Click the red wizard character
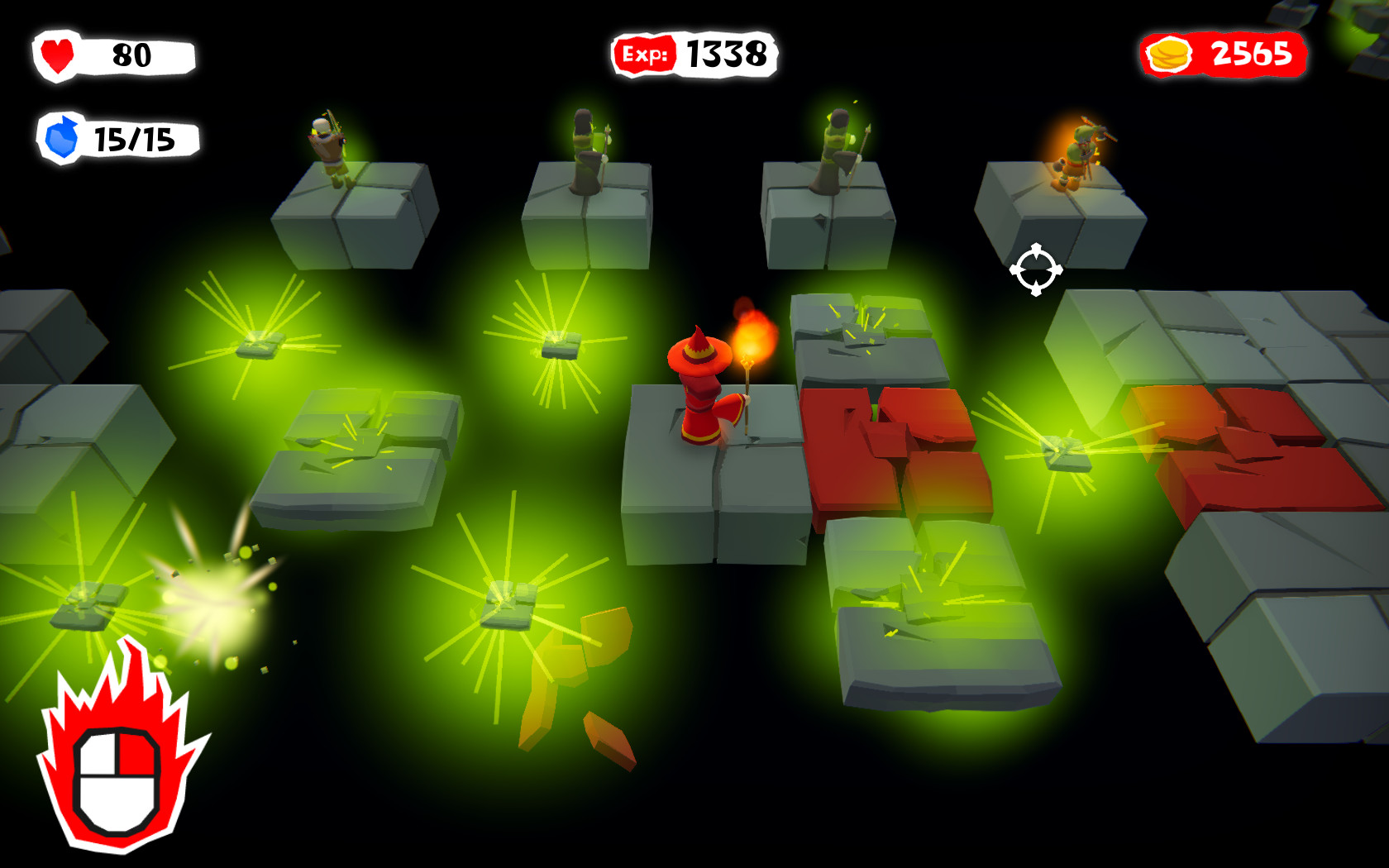This screenshot has height=868, width=1389. tap(703, 389)
